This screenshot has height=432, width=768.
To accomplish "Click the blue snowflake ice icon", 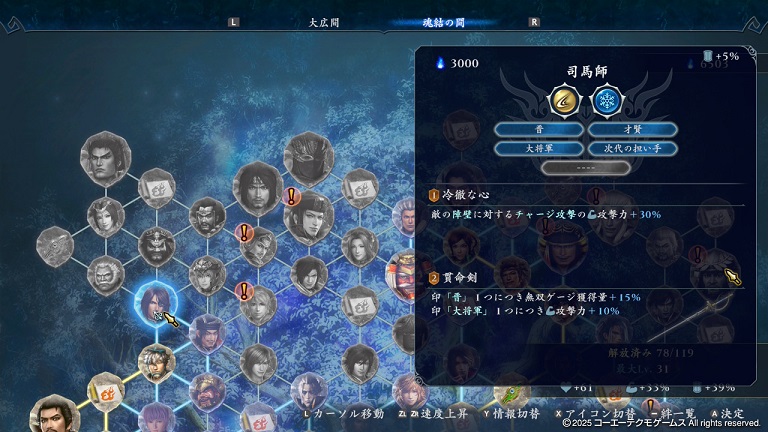I will click(x=605, y=100).
